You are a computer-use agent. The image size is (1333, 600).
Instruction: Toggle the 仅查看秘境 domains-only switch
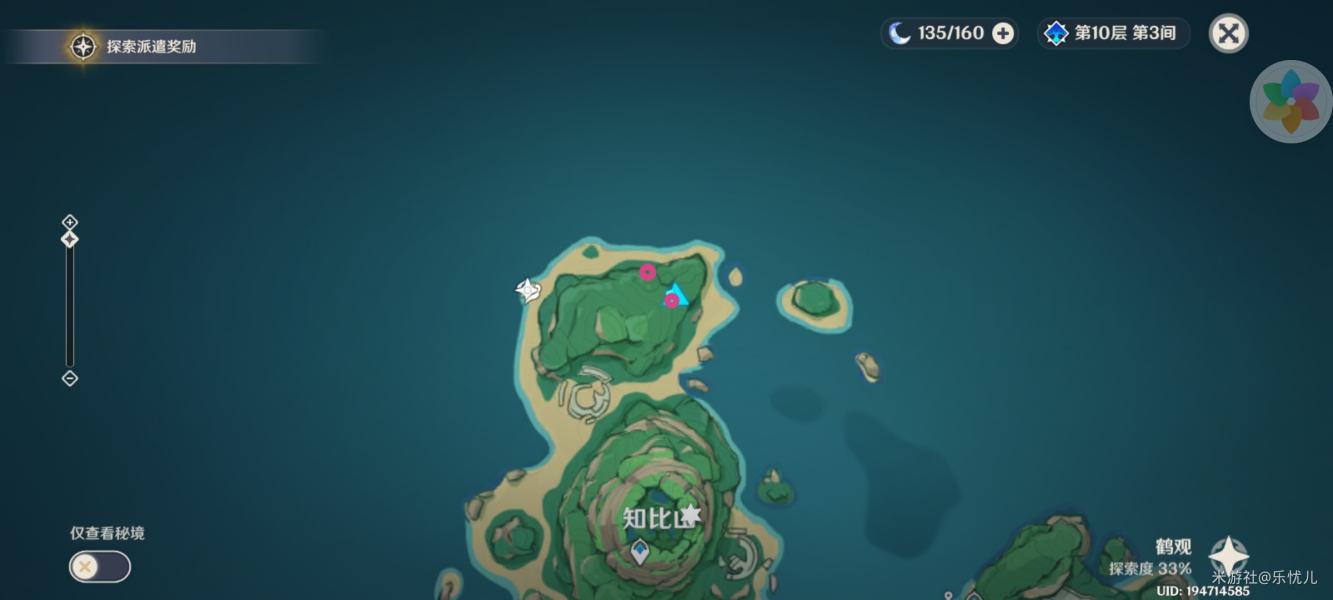[99, 567]
